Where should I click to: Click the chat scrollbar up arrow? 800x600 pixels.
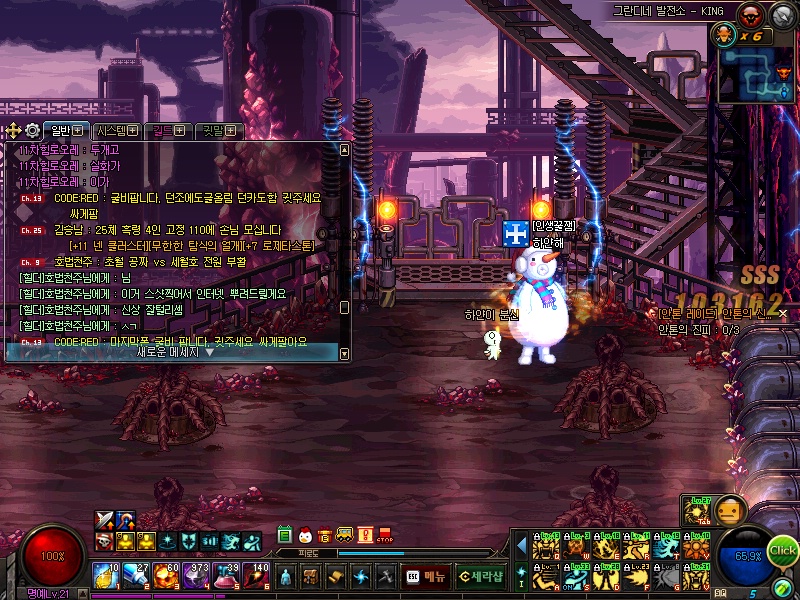tap(345, 150)
